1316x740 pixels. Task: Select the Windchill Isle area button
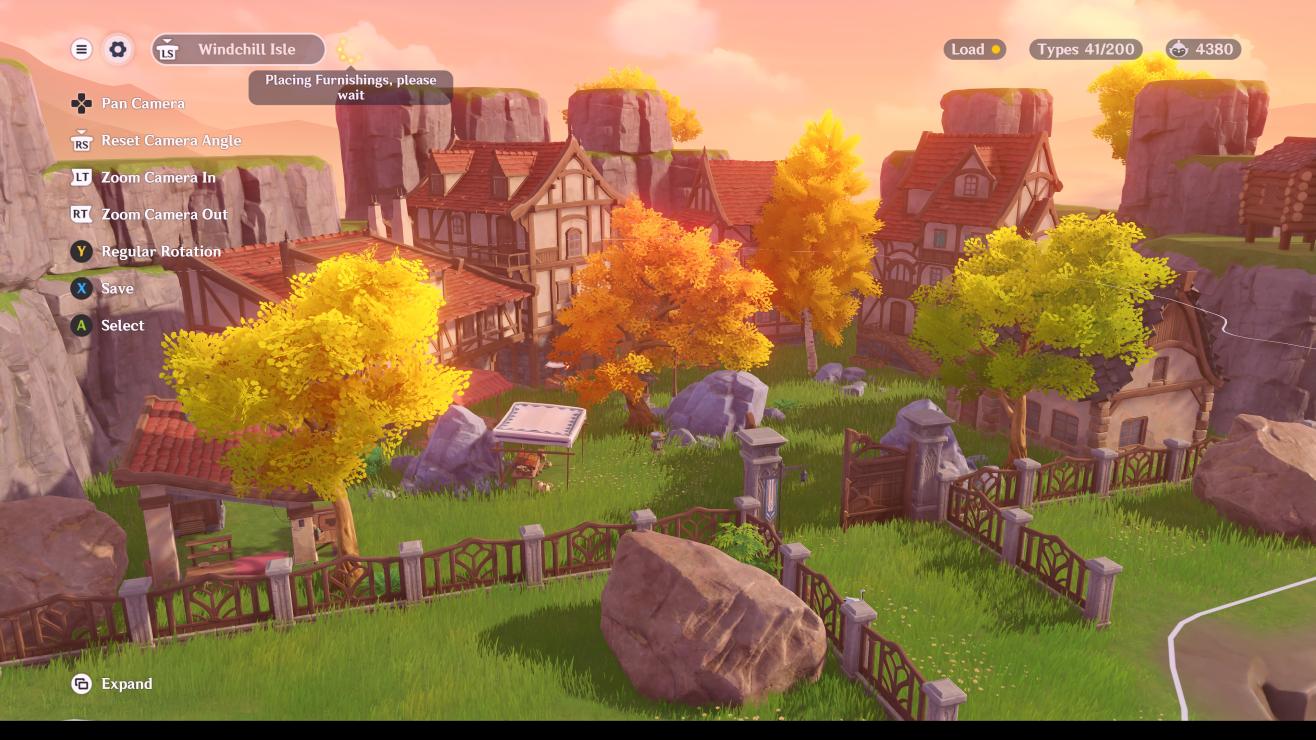coord(239,49)
